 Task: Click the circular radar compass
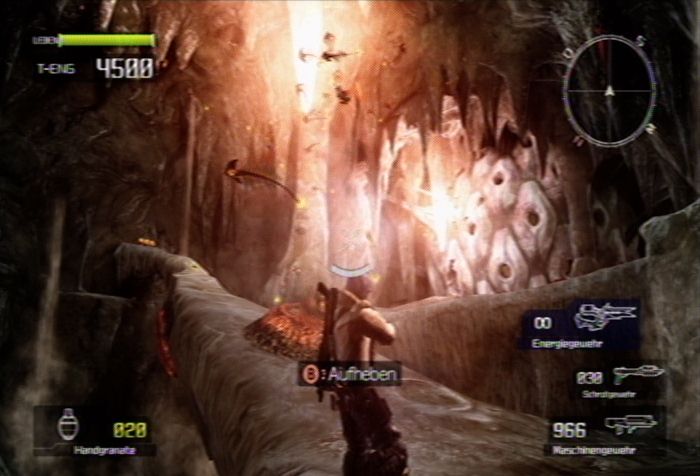tap(609, 90)
